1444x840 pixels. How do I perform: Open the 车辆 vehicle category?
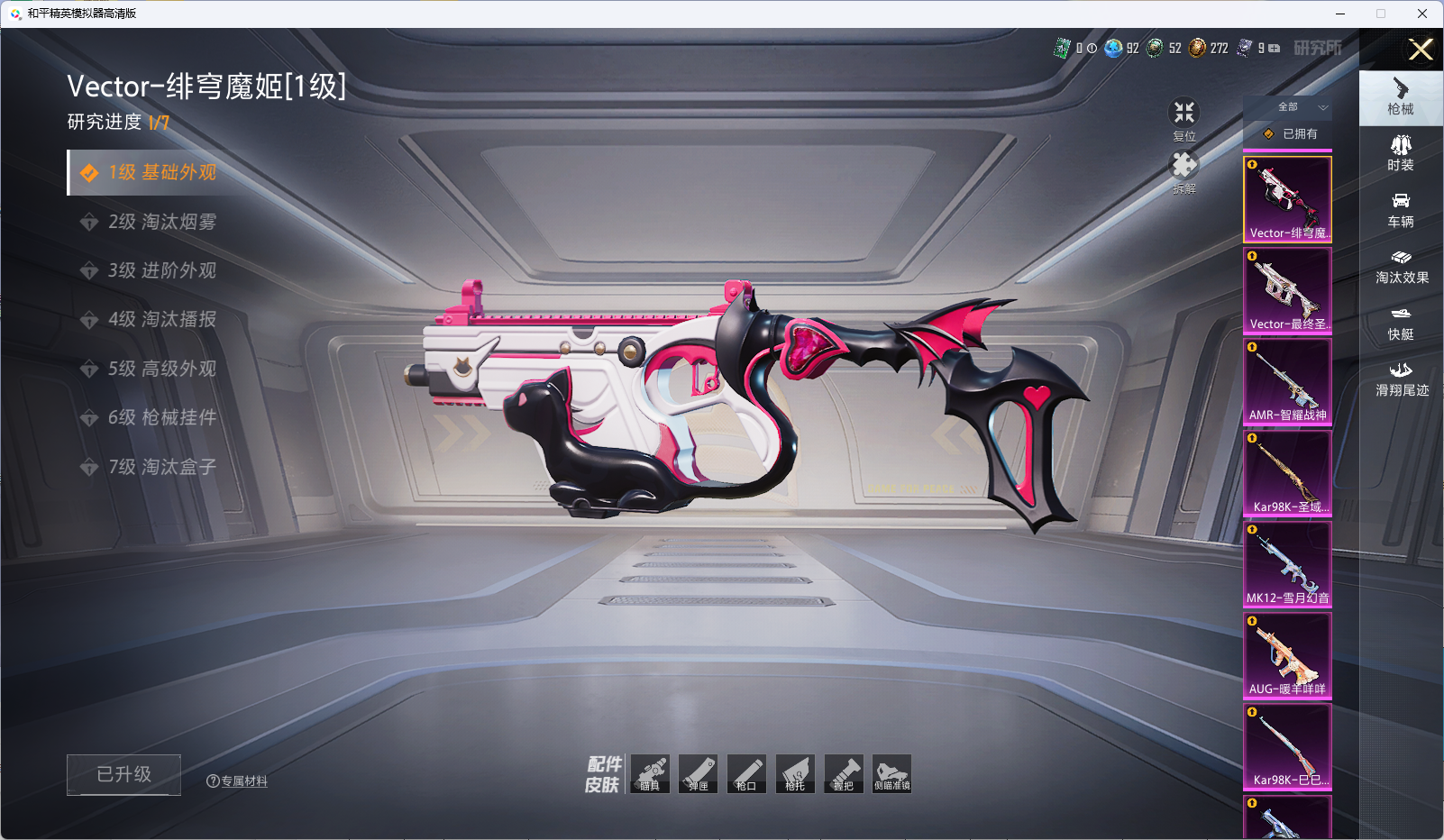pyautogui.click(x=1401, y=209)
